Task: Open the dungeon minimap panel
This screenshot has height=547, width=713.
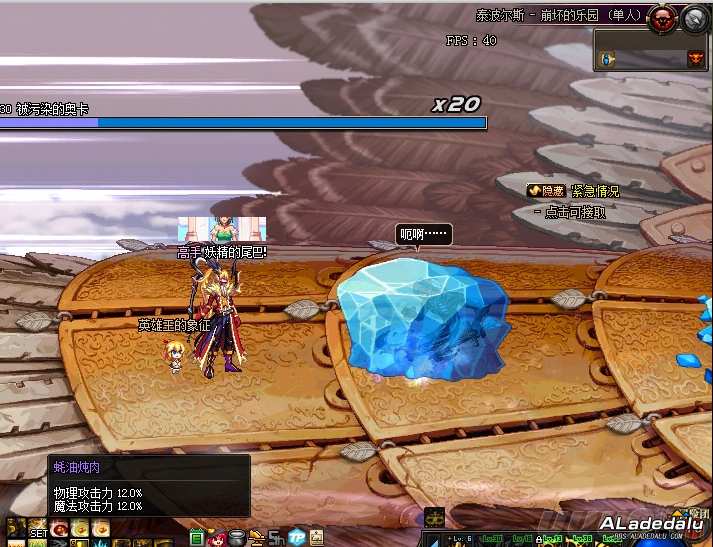Action: pos(652,50)
